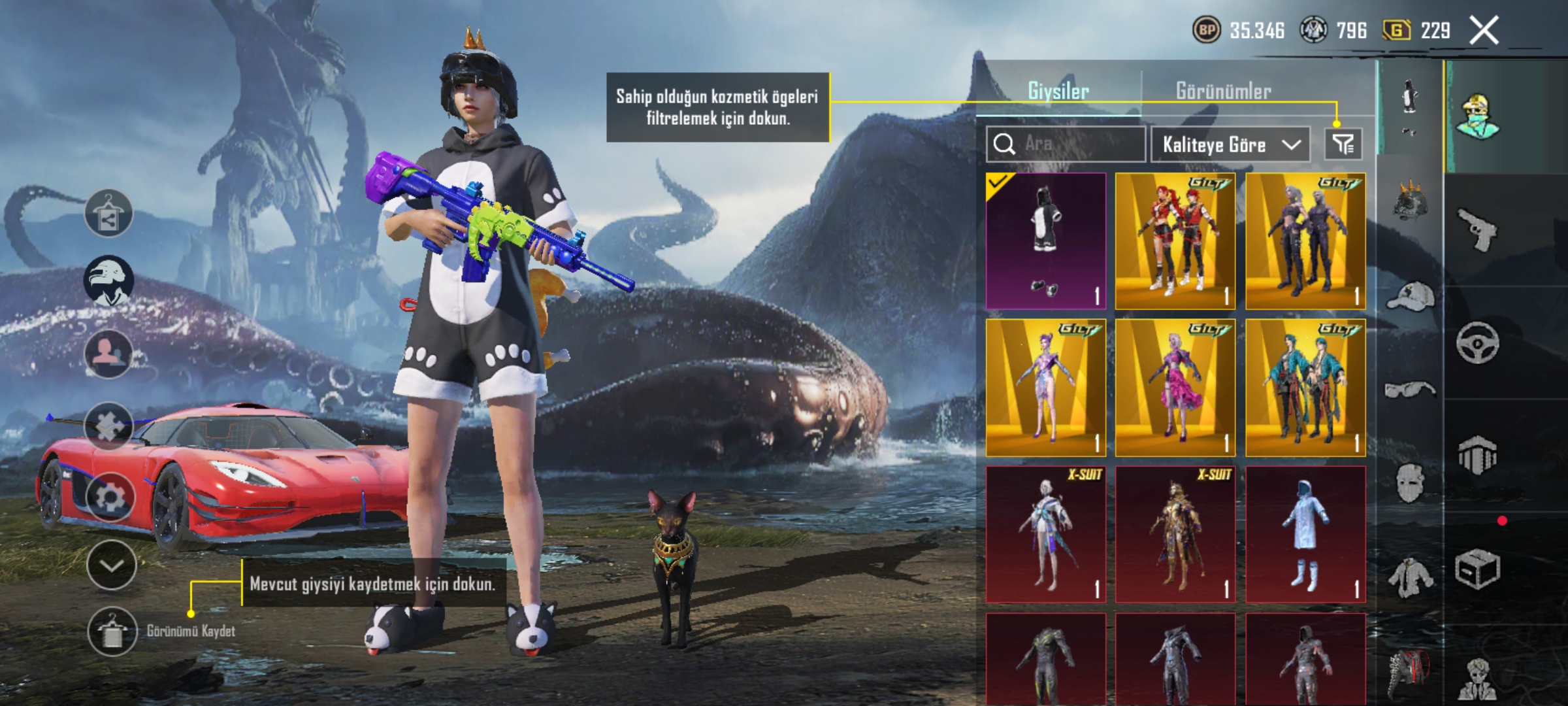Close the inventory with the X button
Image resolution: width=1568 pixels, height=706 pixels.
[1484, 31]
